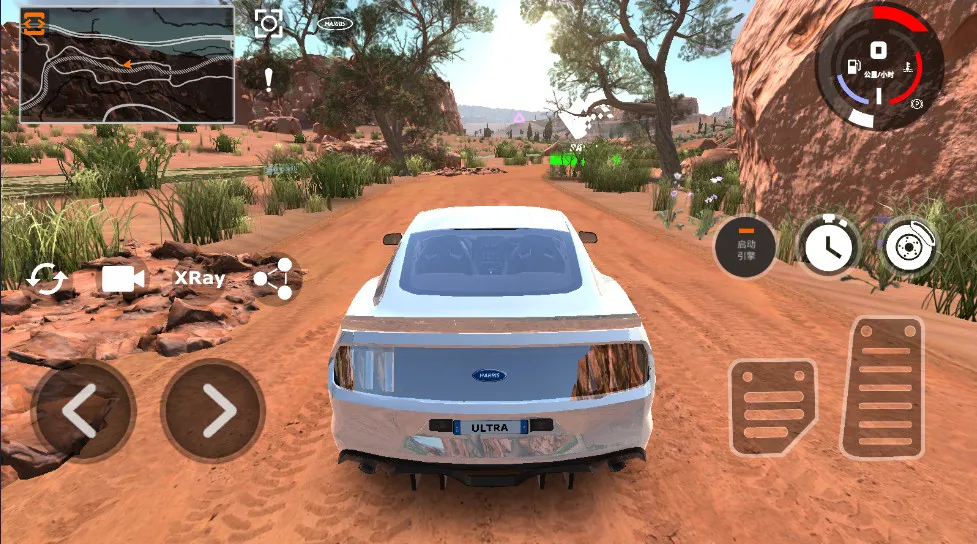Click the stopwatch timer button
Image resolution: width=977 pixels, height=544 pixels.
[829, 247]
